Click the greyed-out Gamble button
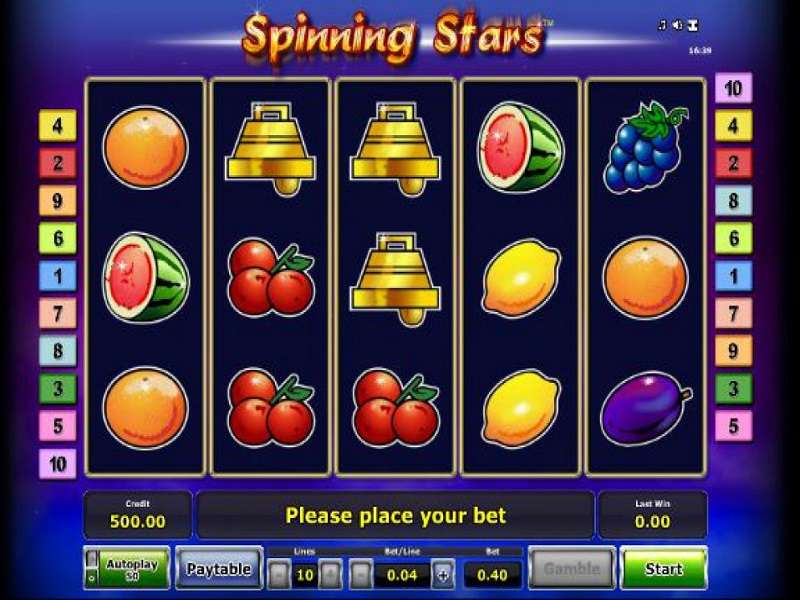This screenshot has height=600, width=800. coord(571,568)
